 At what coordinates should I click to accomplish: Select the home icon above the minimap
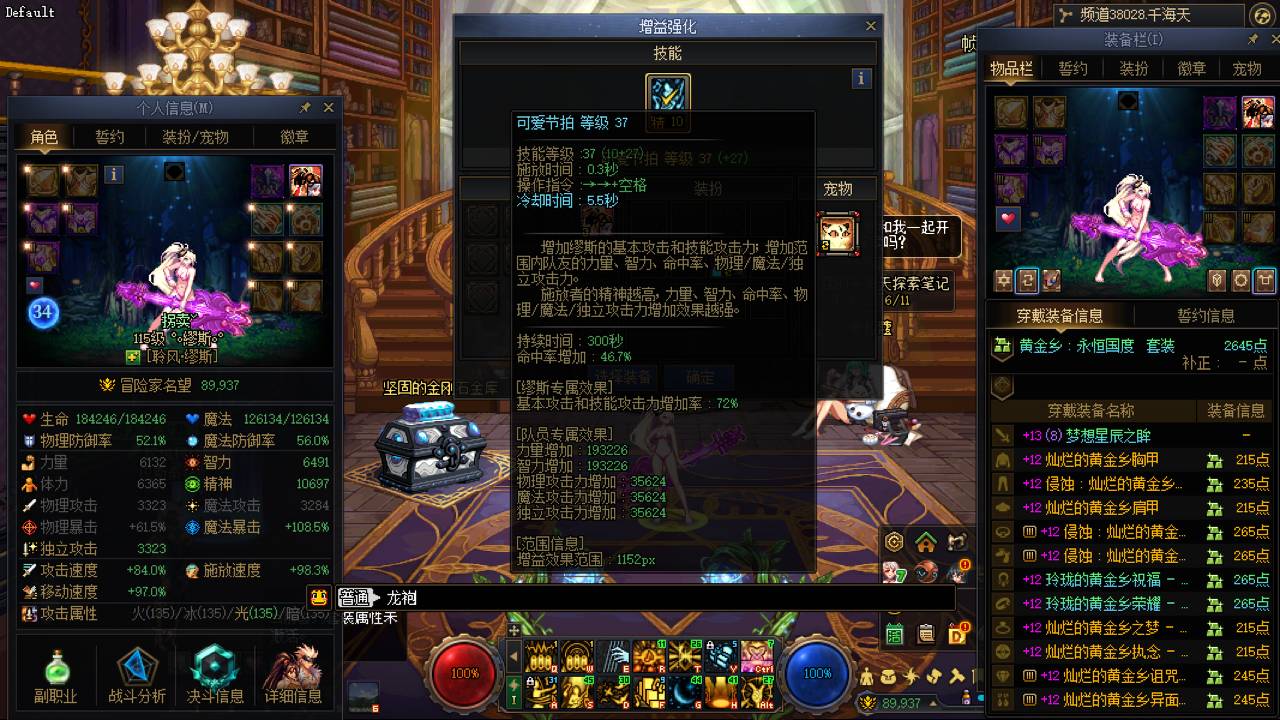925,542
